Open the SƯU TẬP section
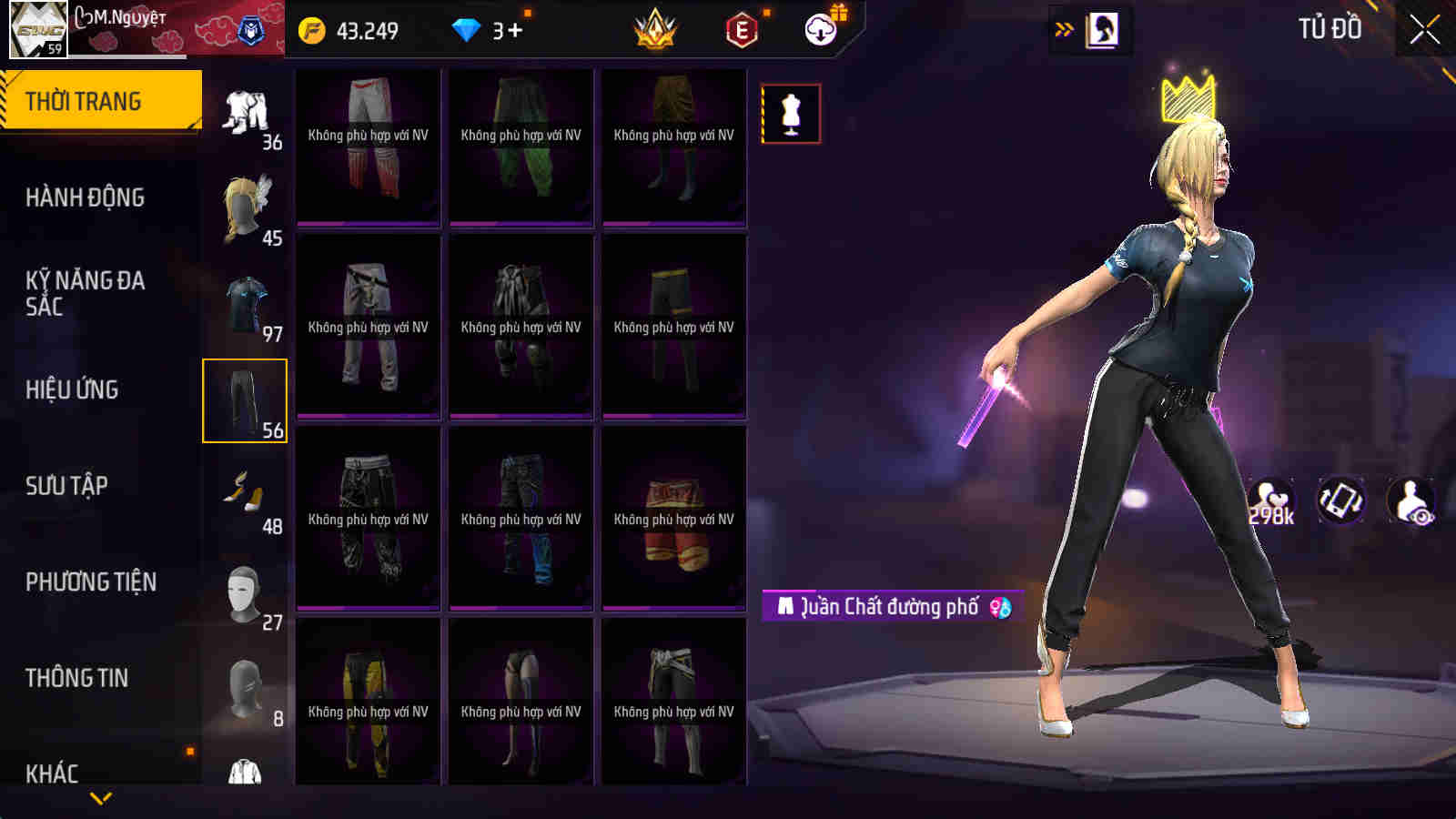The width and height of the screenshot is (1456, 819). [66, 486]
